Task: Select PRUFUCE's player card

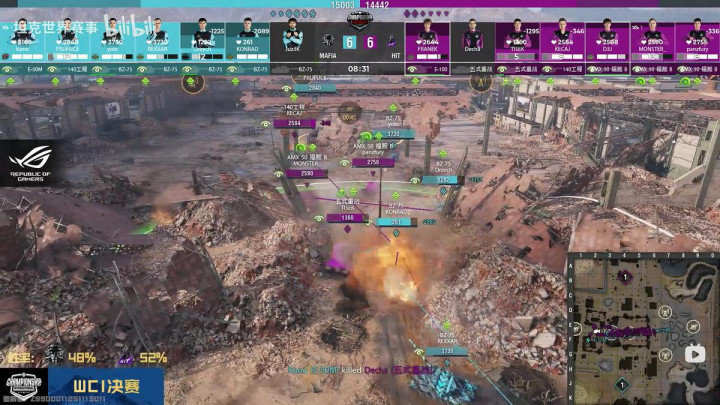Action: click(67, 37)
